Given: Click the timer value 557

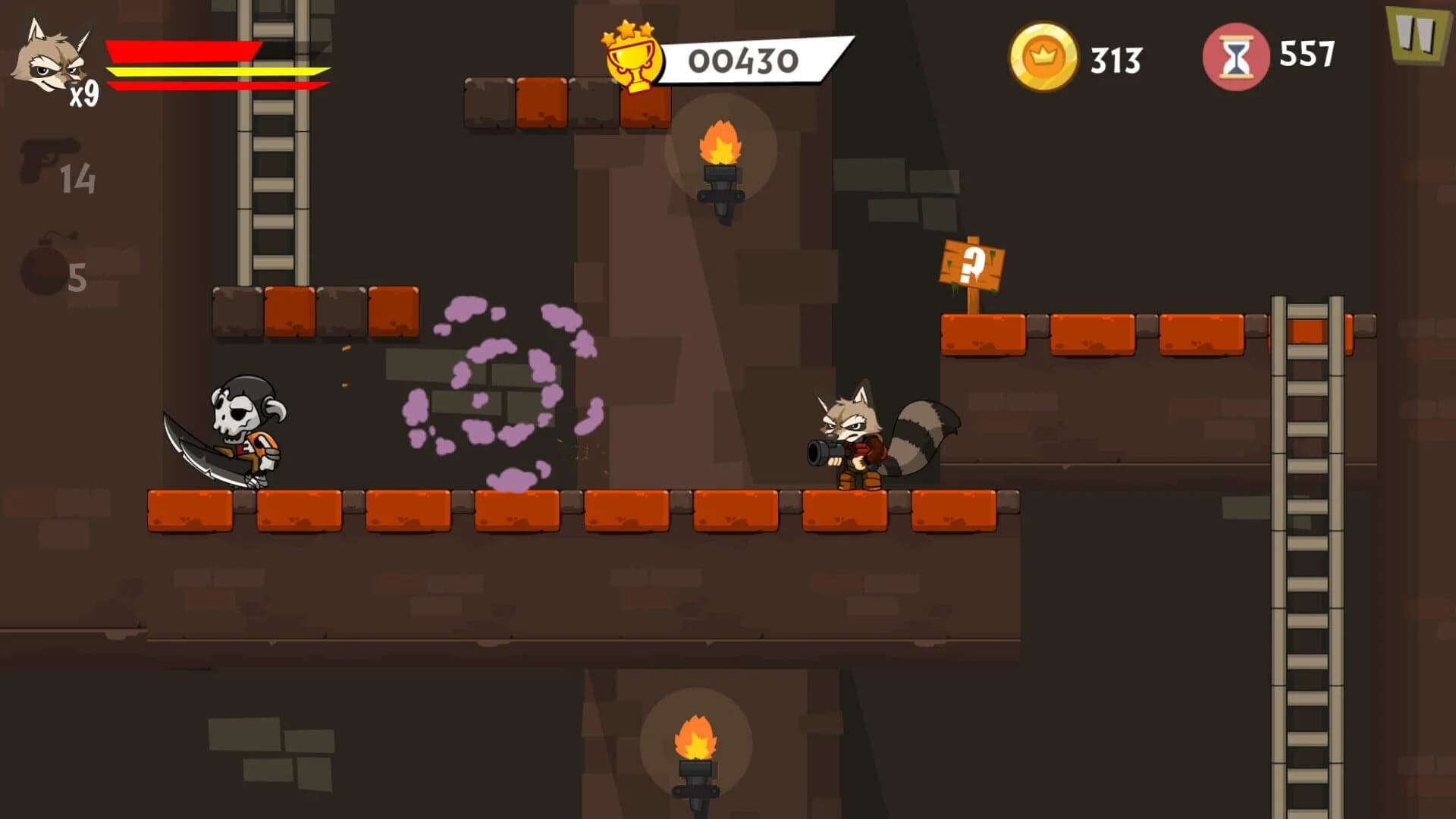Looking at the screenshot, I should point(1308,55).
